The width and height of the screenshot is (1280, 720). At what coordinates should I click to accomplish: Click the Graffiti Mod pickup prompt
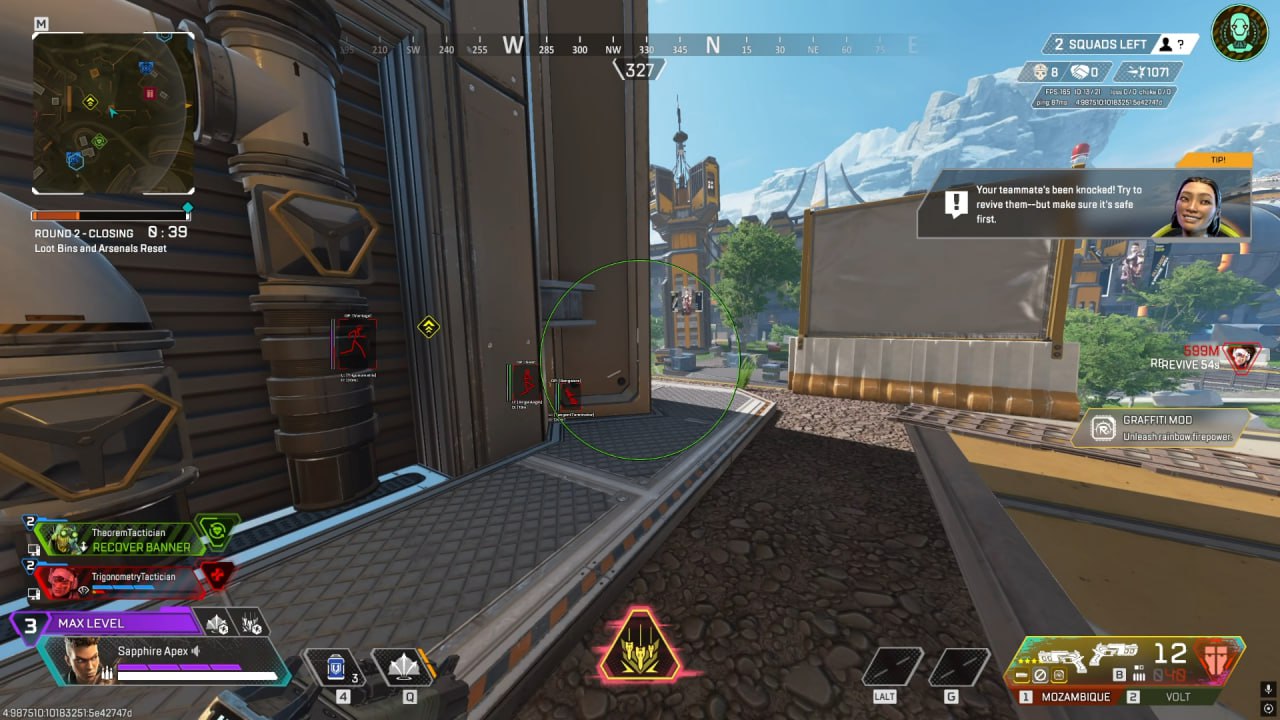tap(1160, 428)
